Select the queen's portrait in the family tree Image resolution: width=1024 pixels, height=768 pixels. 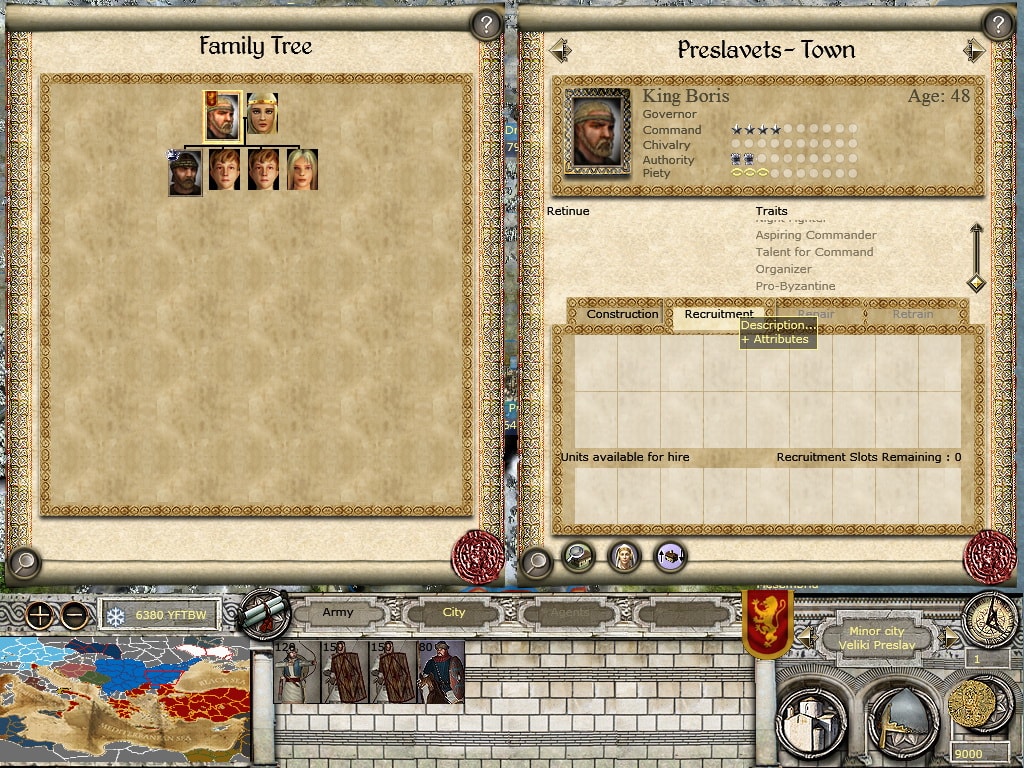click(262, 114)
